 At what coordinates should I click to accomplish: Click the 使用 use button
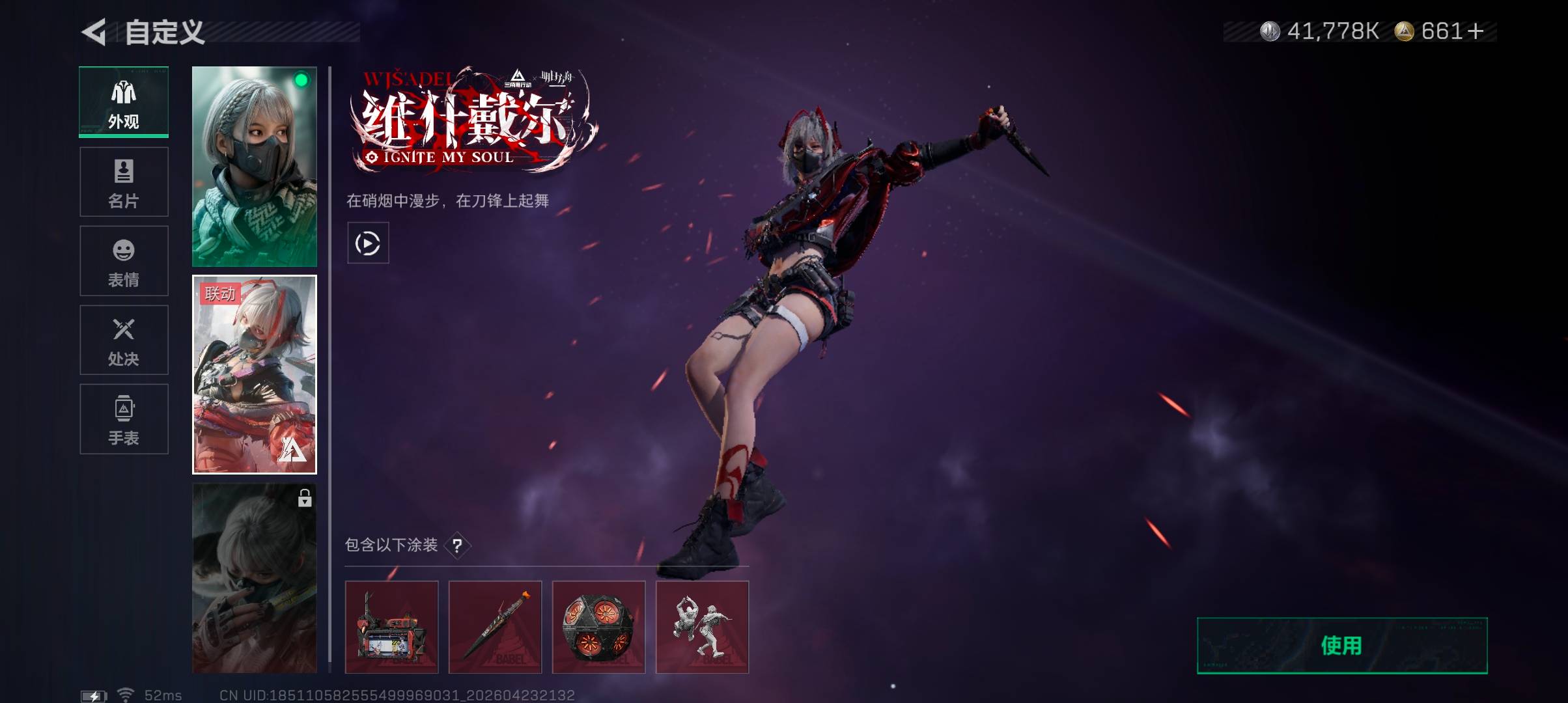coord(1342,646)
